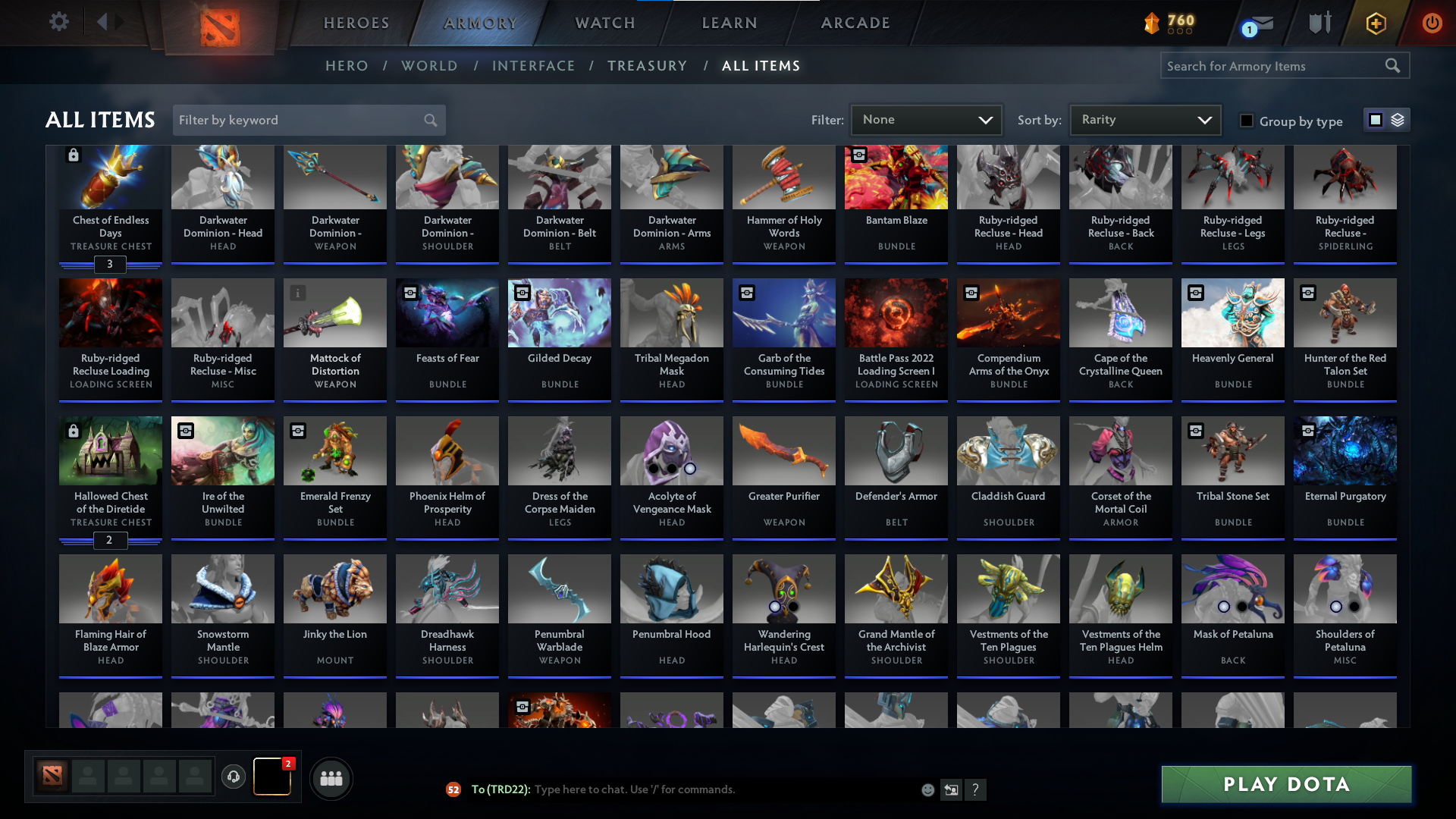Open the Dota Plus hexagon icon
This screenshot has height=819, width=1456.
click(1375, 23)
